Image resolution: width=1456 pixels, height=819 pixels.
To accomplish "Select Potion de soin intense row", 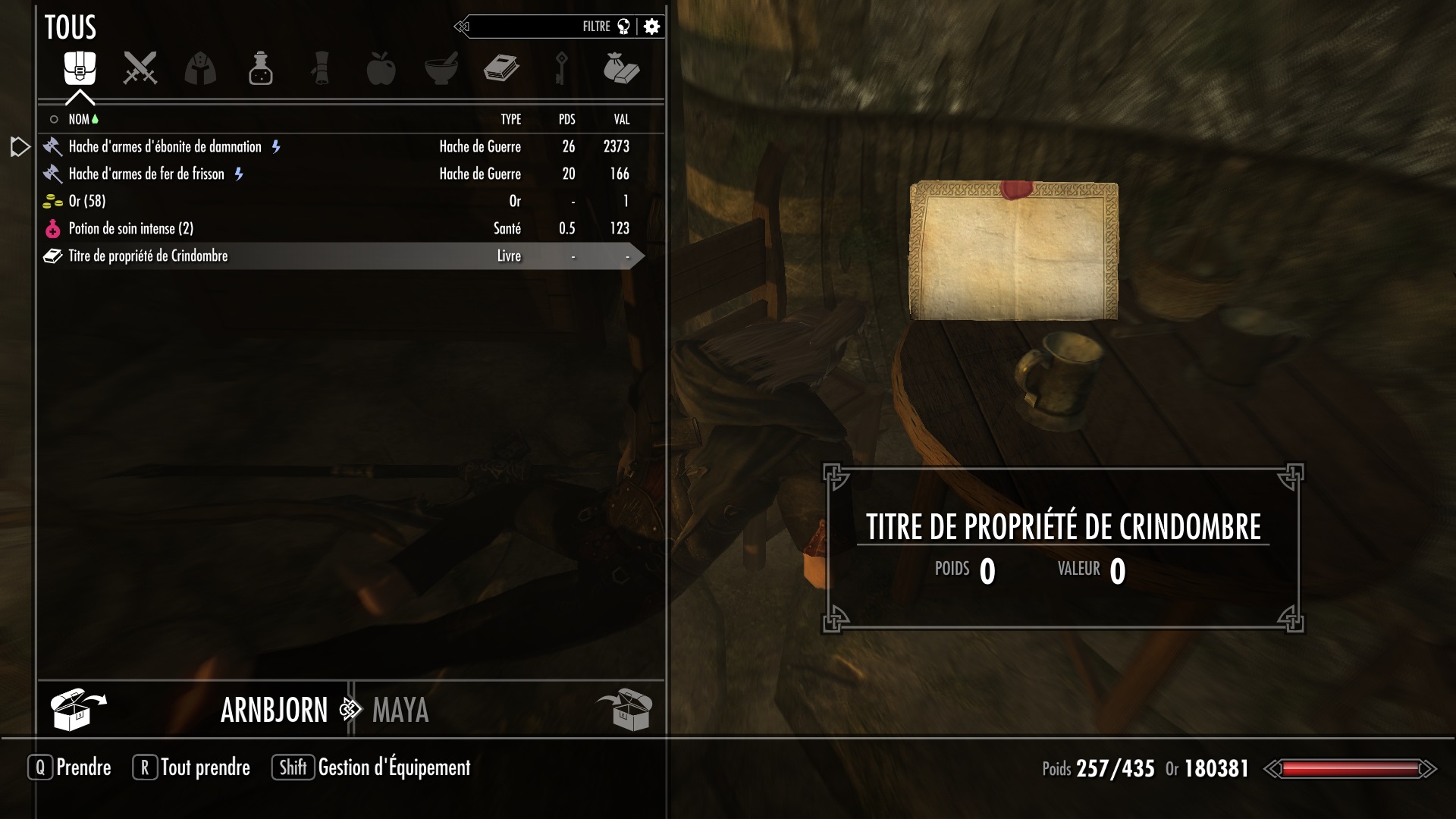I will click(x=130, y=228).
